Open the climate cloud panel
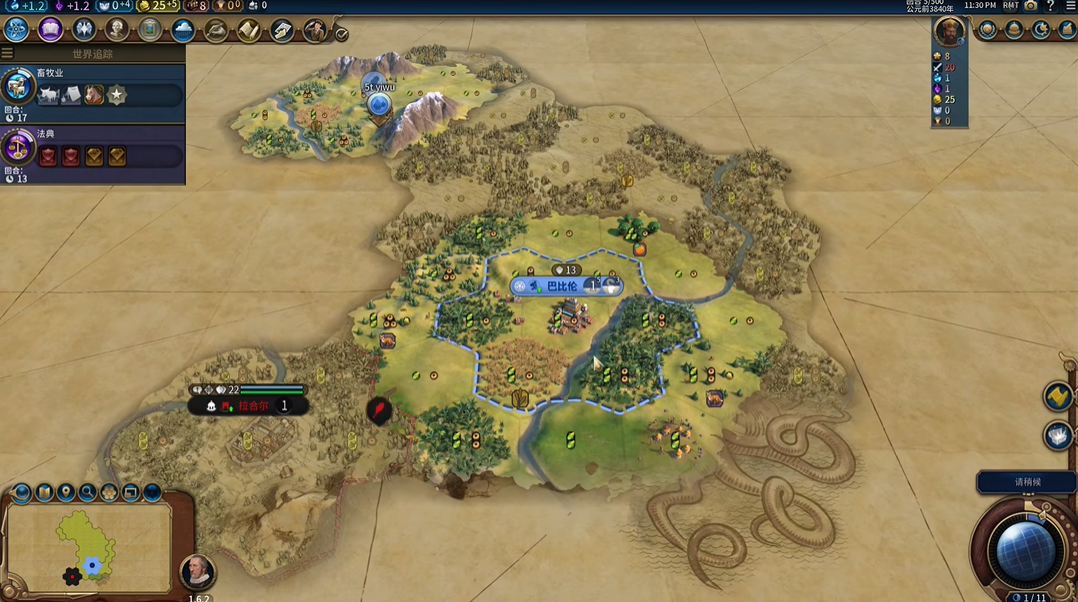Screen dimensions: 1078x602 [x=183, y=30]
